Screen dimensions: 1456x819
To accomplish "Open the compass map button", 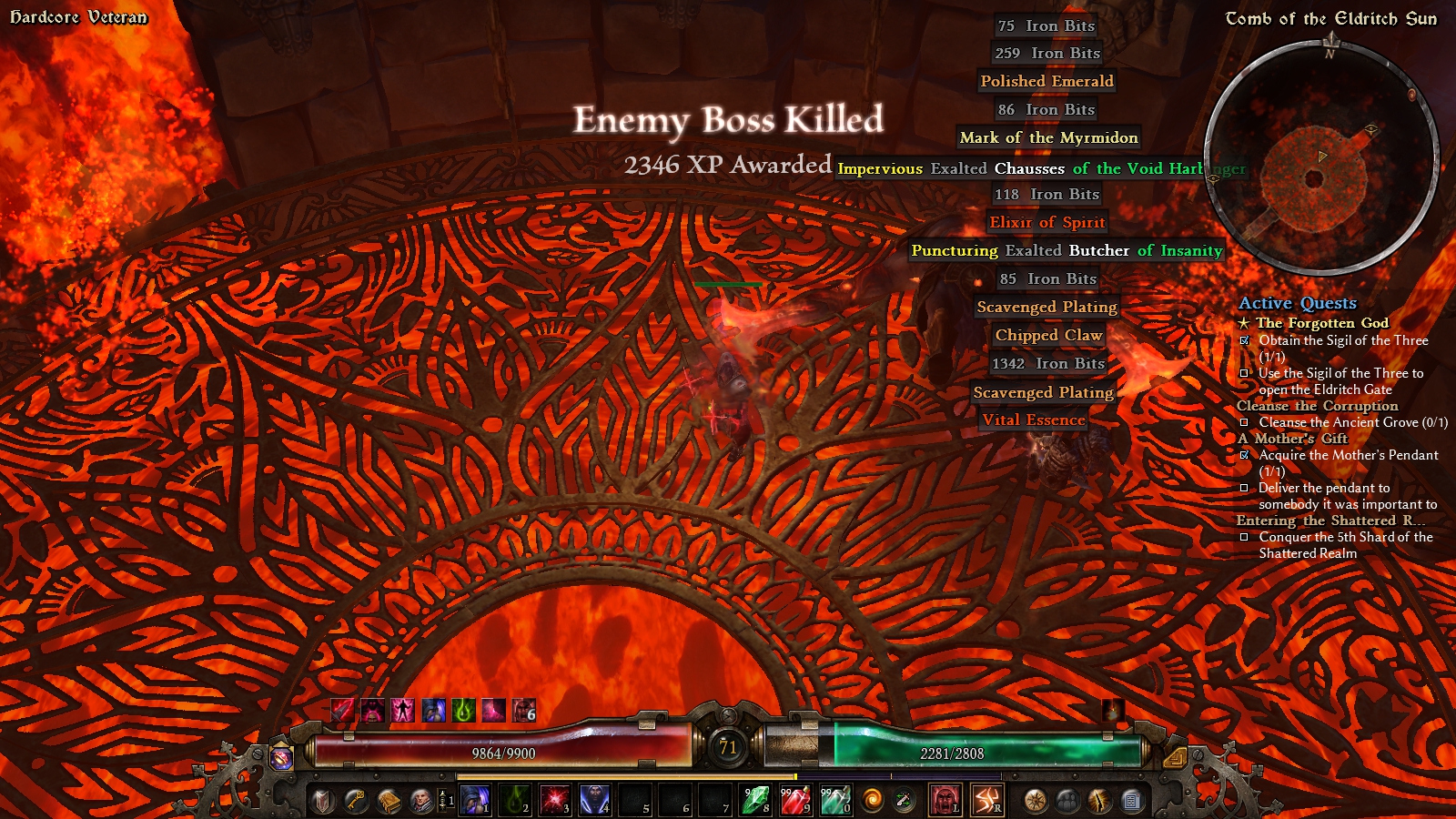I will click(1035, 801).
